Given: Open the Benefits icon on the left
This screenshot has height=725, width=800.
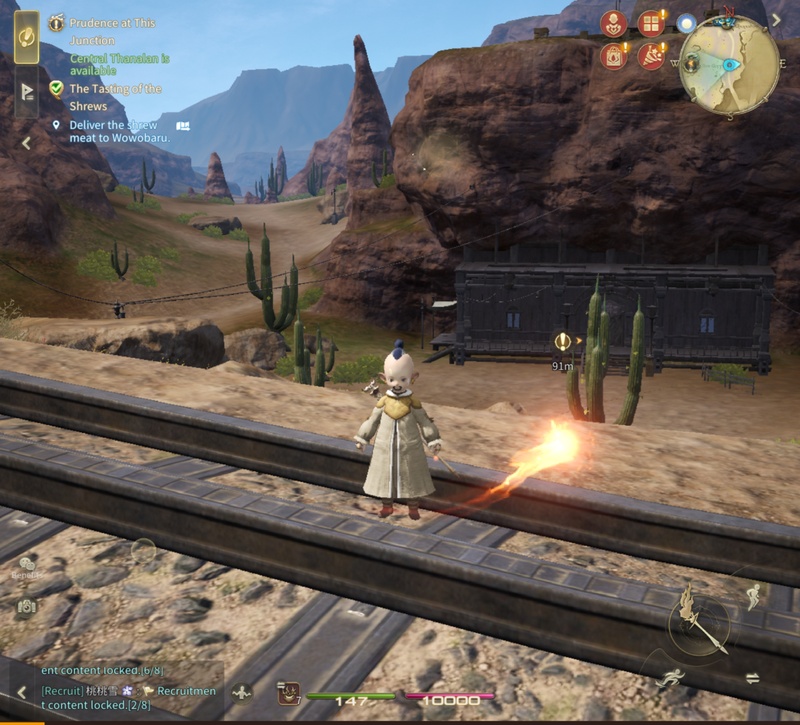Looking at the screenshot, I should tap(27, 568).
